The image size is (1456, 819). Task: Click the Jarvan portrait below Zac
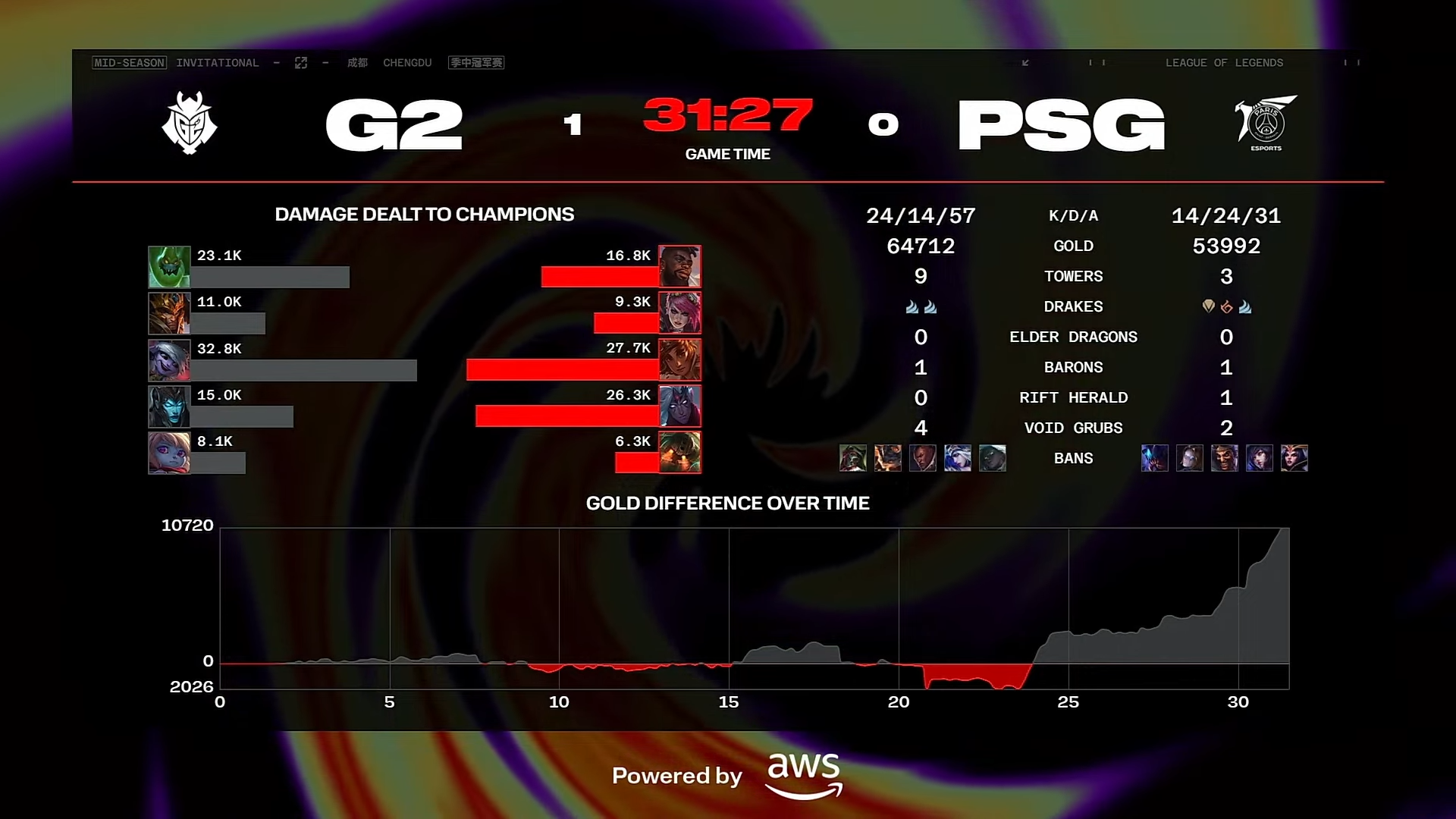tap(168, 313)
